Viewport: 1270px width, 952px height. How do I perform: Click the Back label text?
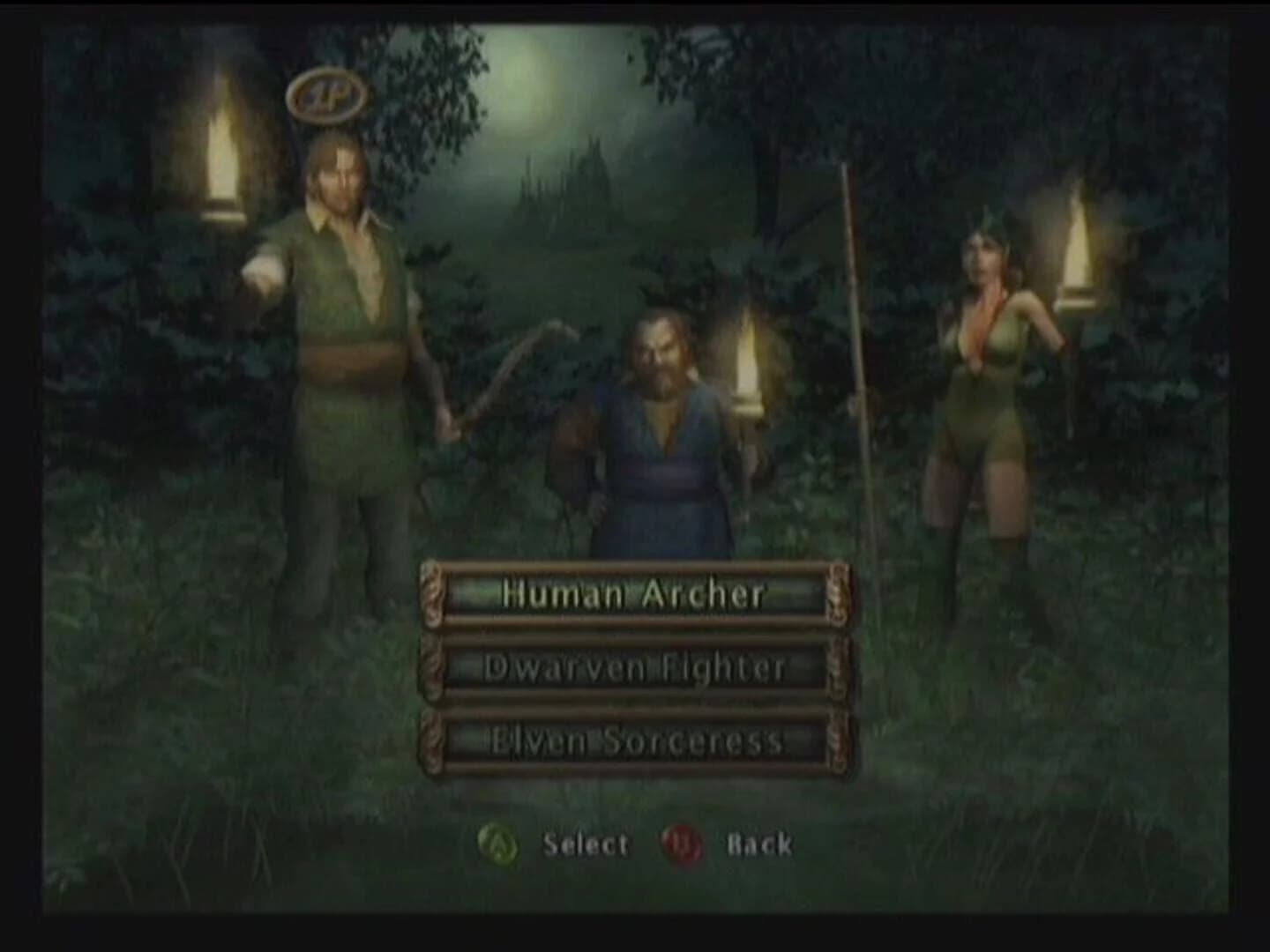[758, 845]
